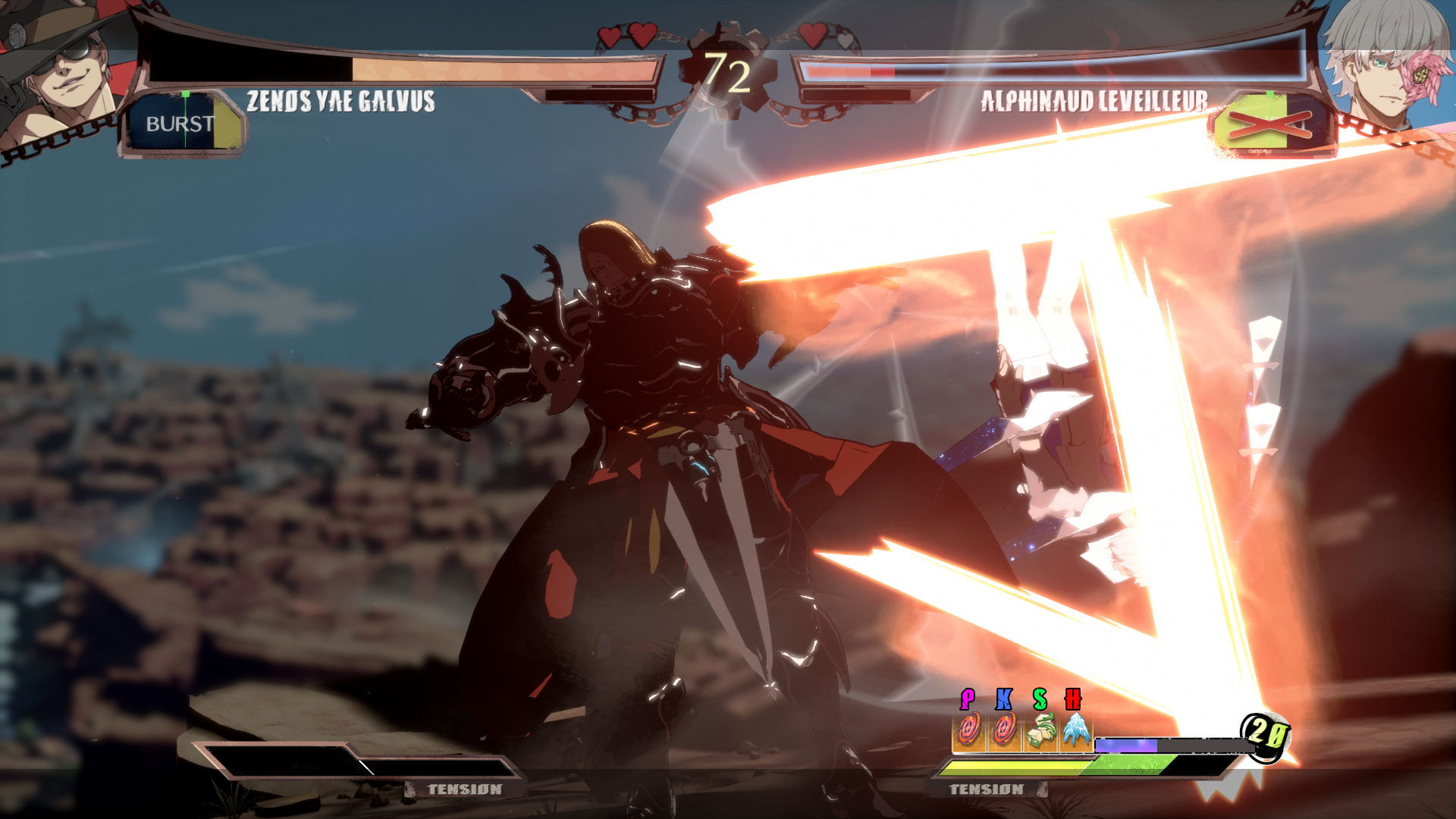The width and height of the screenshot is (1456, 819).
Task: Select the ALPHINAUD LEVEILLEUR nameplate
Action: (x=1094, y=99)
